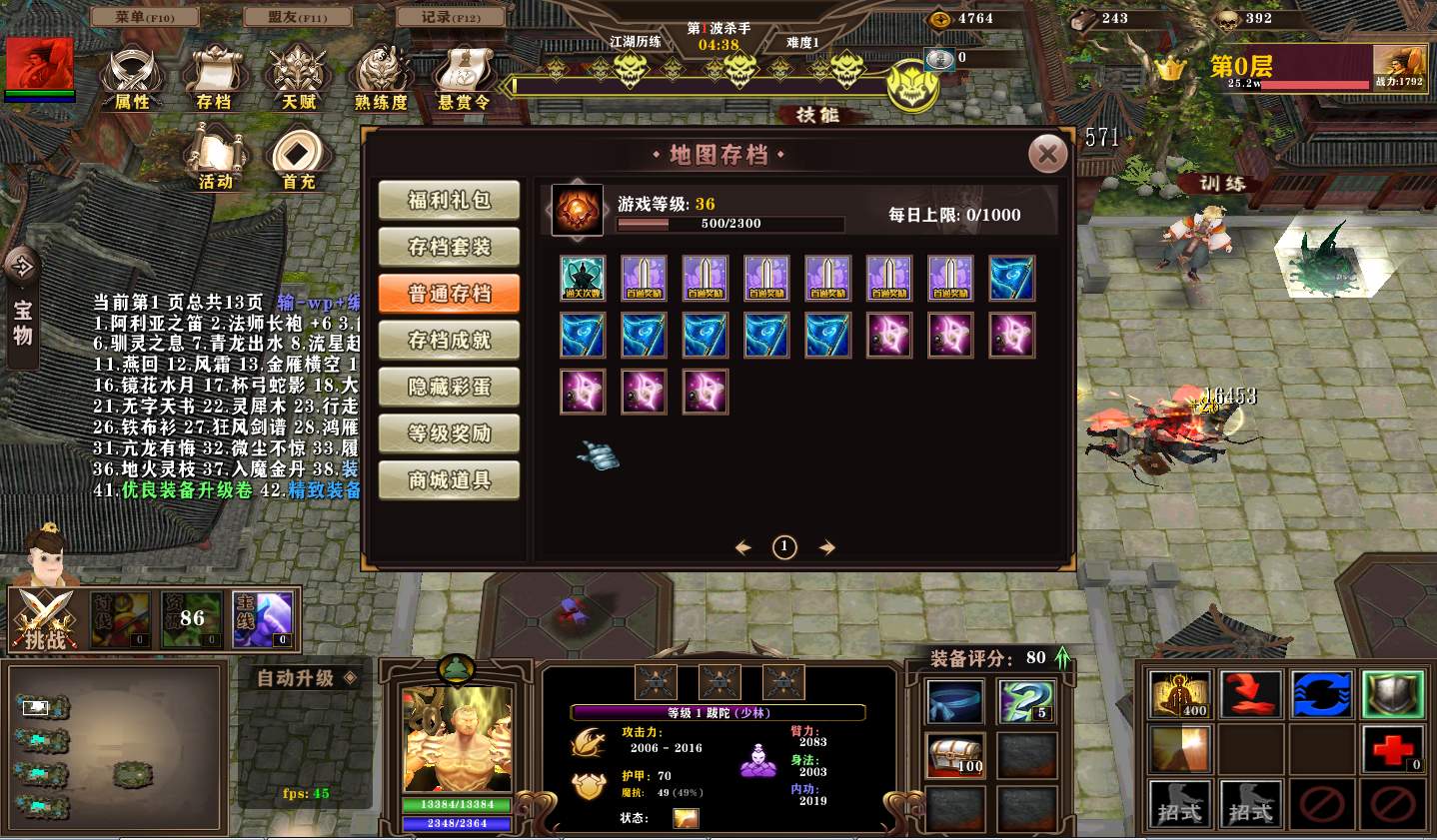Open the 属性 attributes icon

pyautogui.click(x=131, y=76)
